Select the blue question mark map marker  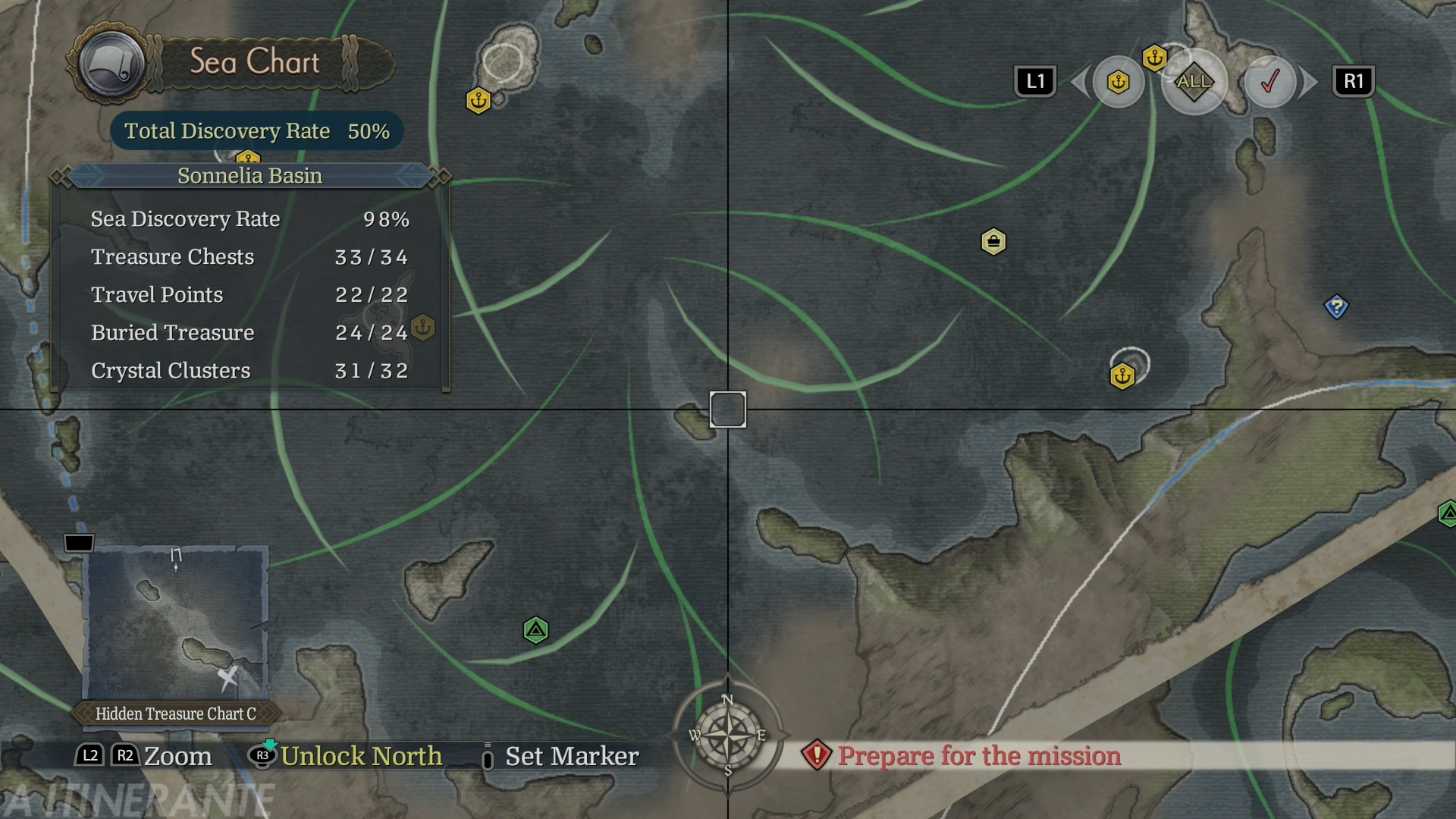pyautogui.click(x=1336, y=307)
